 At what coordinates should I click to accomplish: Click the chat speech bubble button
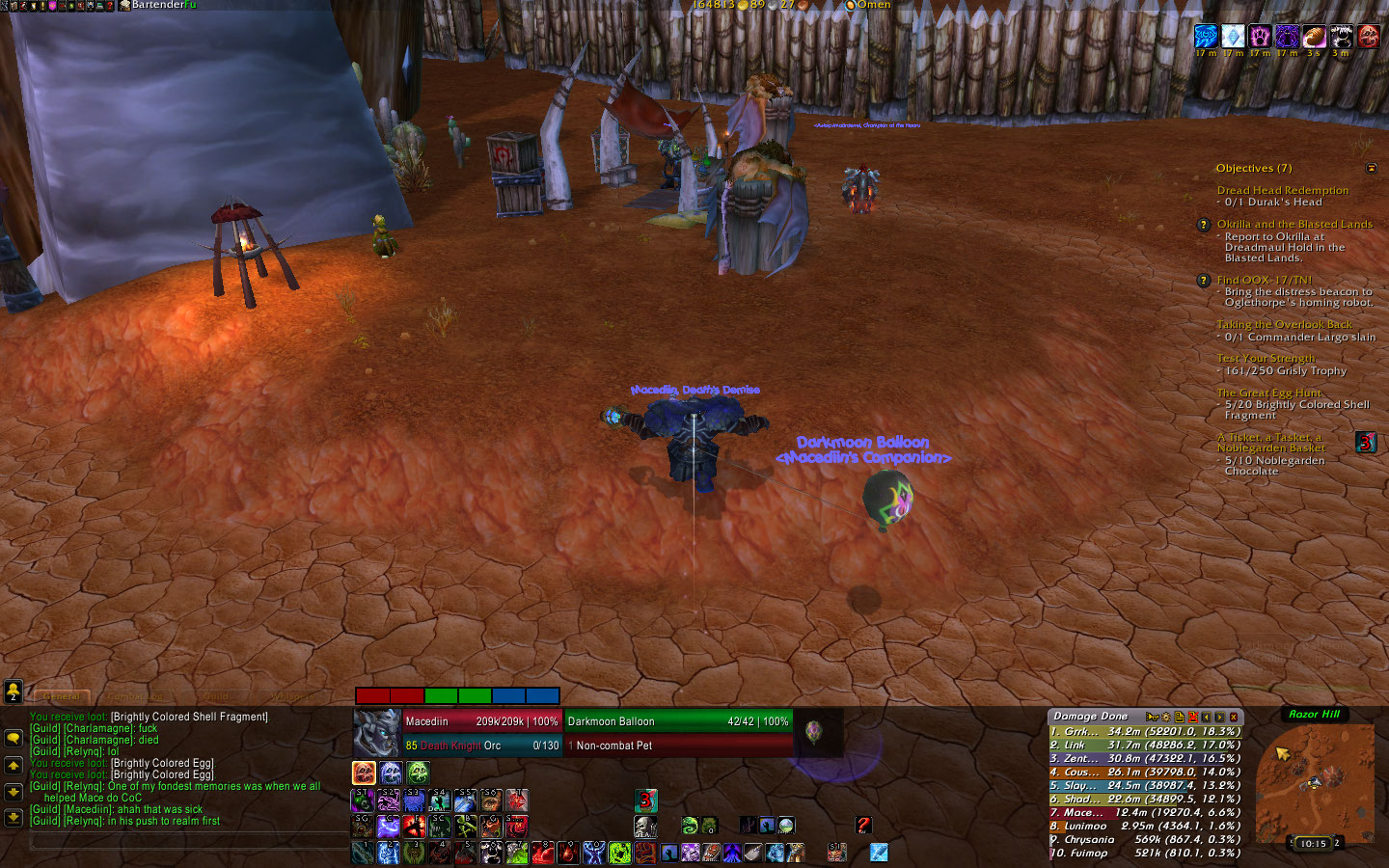[14, 738]
